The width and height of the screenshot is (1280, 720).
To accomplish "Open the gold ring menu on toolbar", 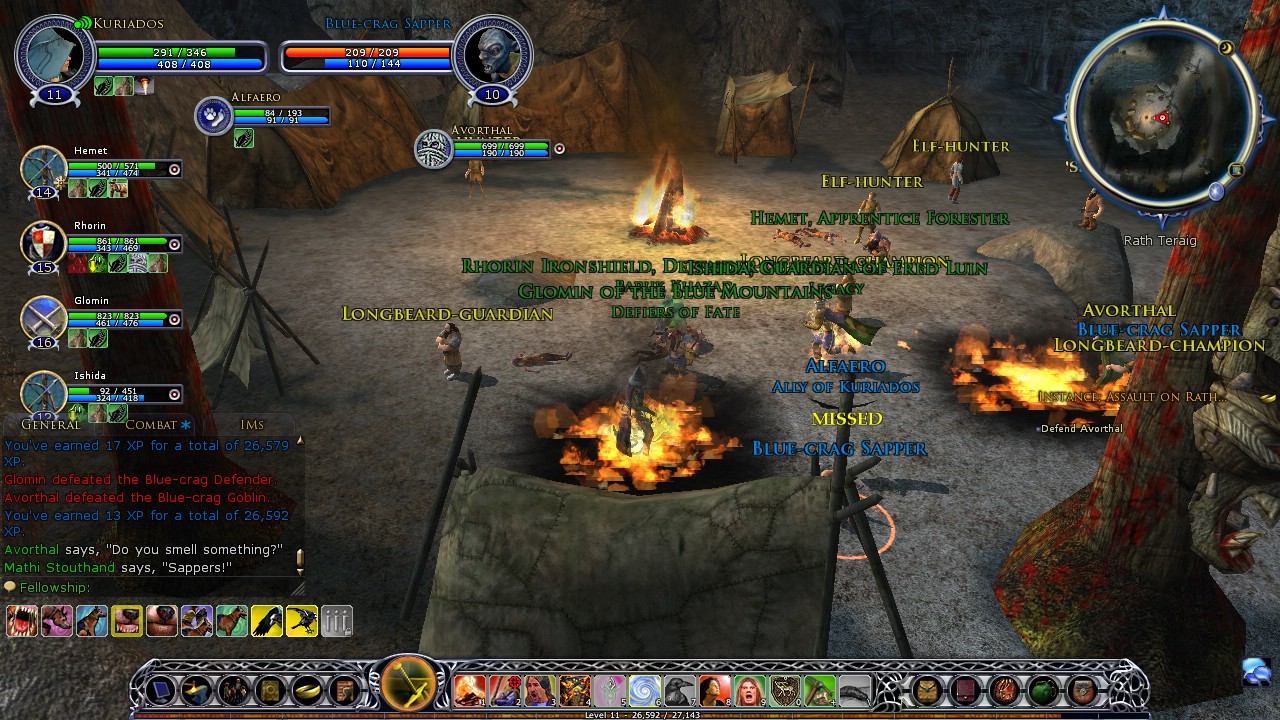I will tap(306, 690).
